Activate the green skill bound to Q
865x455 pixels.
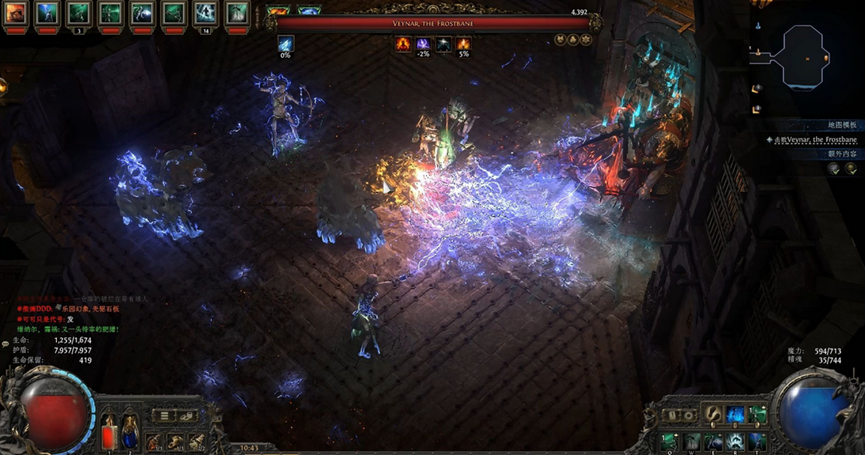coord(667,440)
